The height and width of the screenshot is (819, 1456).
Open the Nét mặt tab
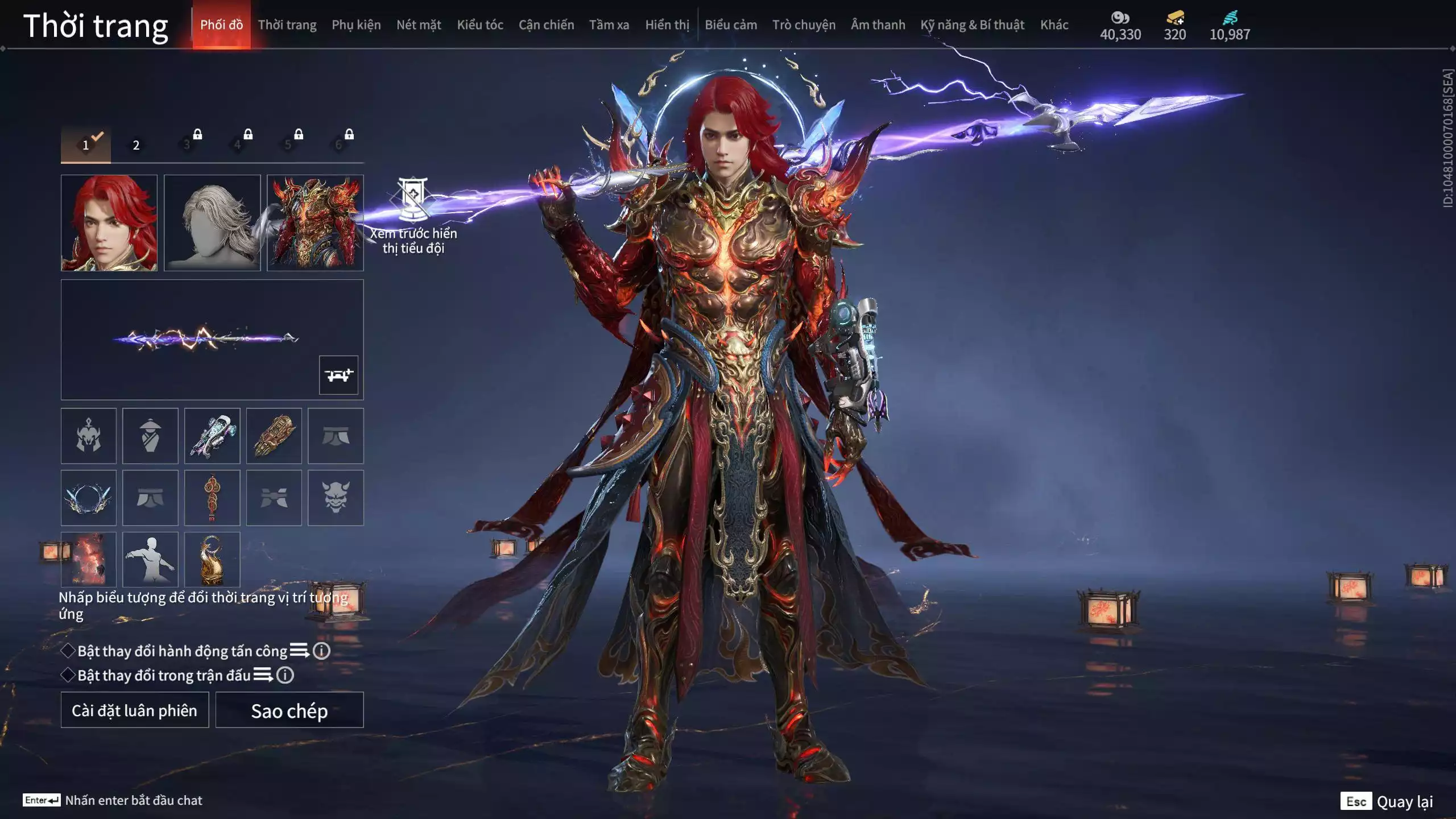[419, 25]
